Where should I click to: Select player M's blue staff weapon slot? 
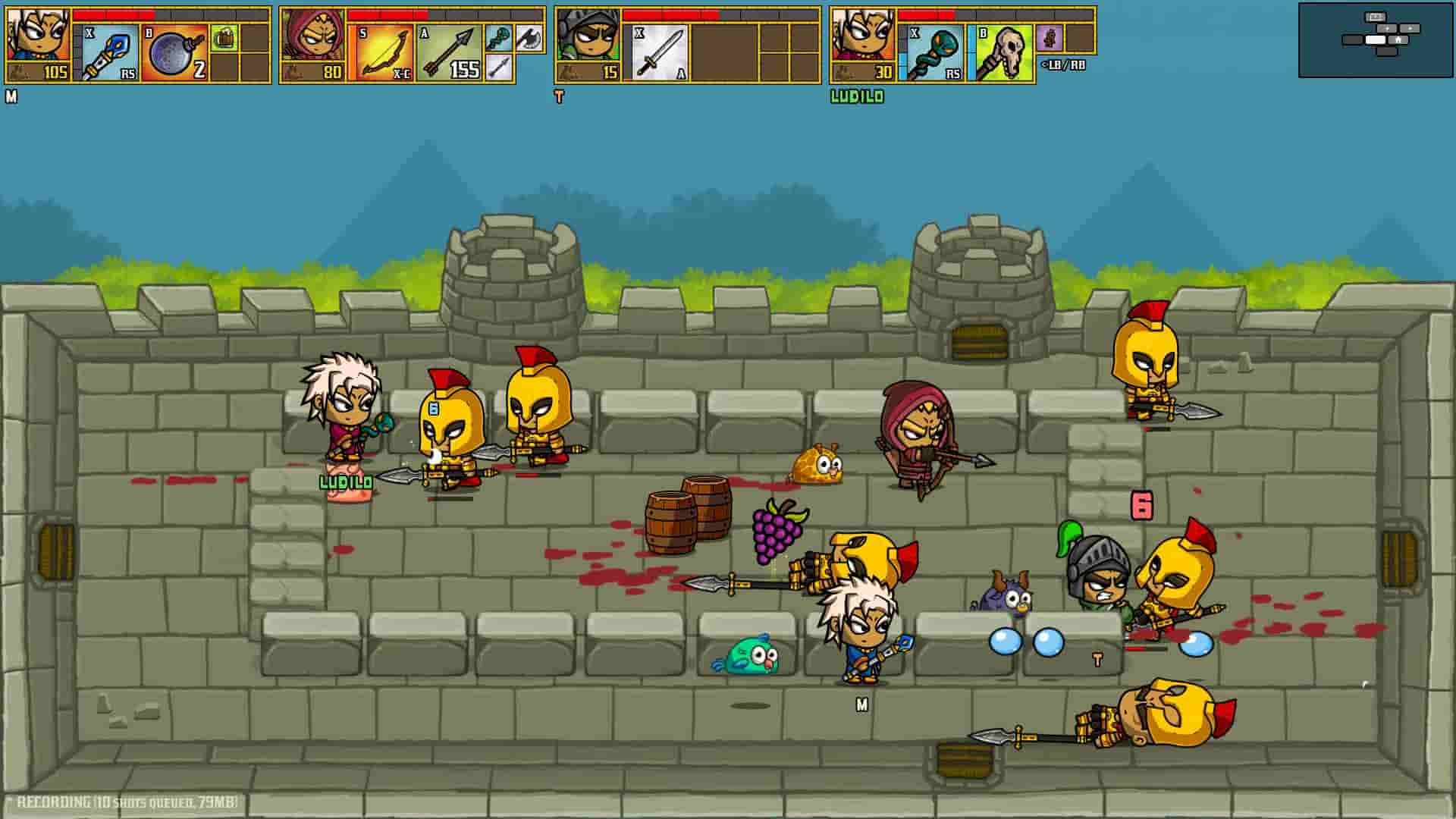coord(110,53)
